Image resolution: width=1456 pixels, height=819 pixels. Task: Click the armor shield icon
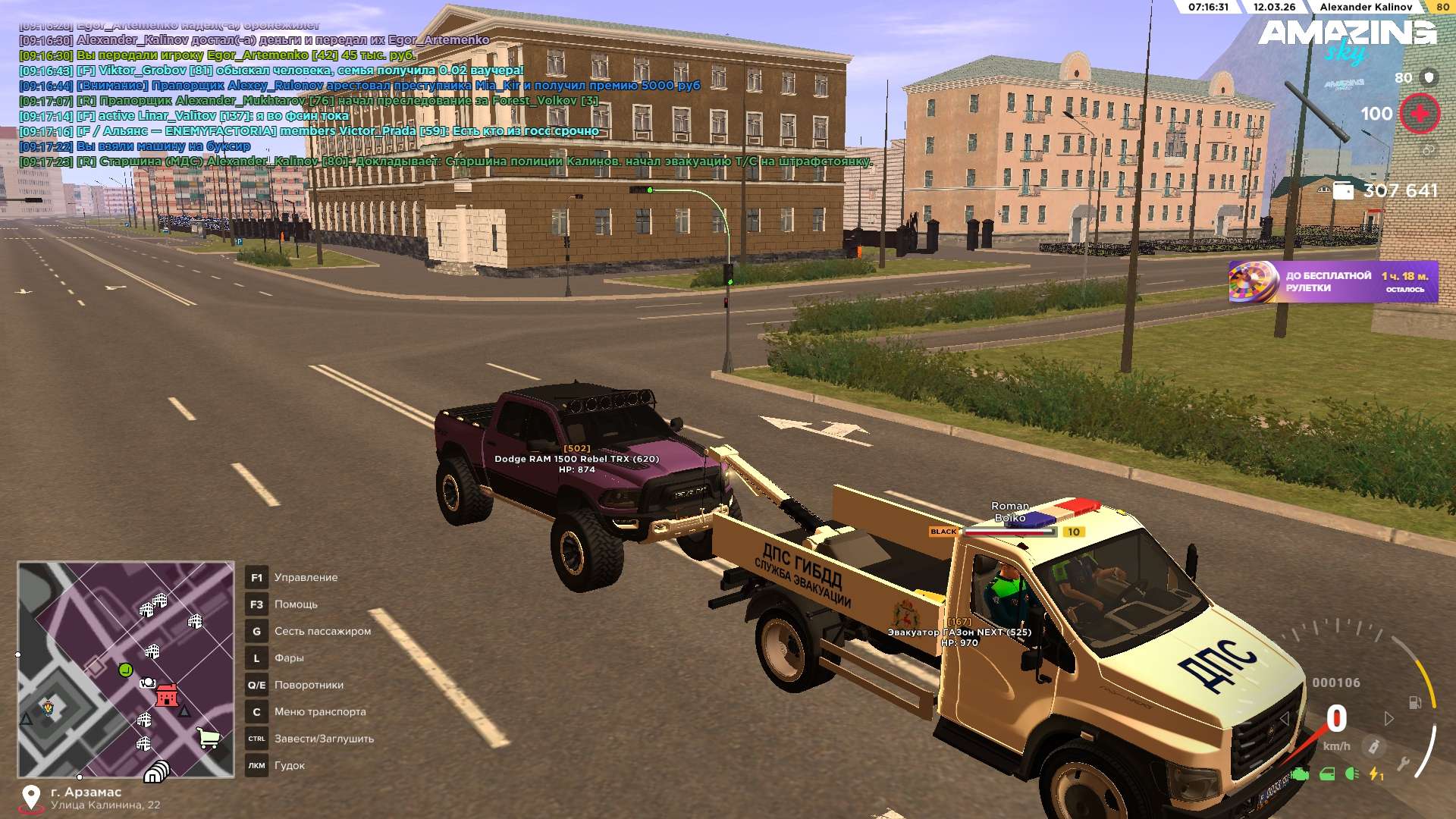1429,77
